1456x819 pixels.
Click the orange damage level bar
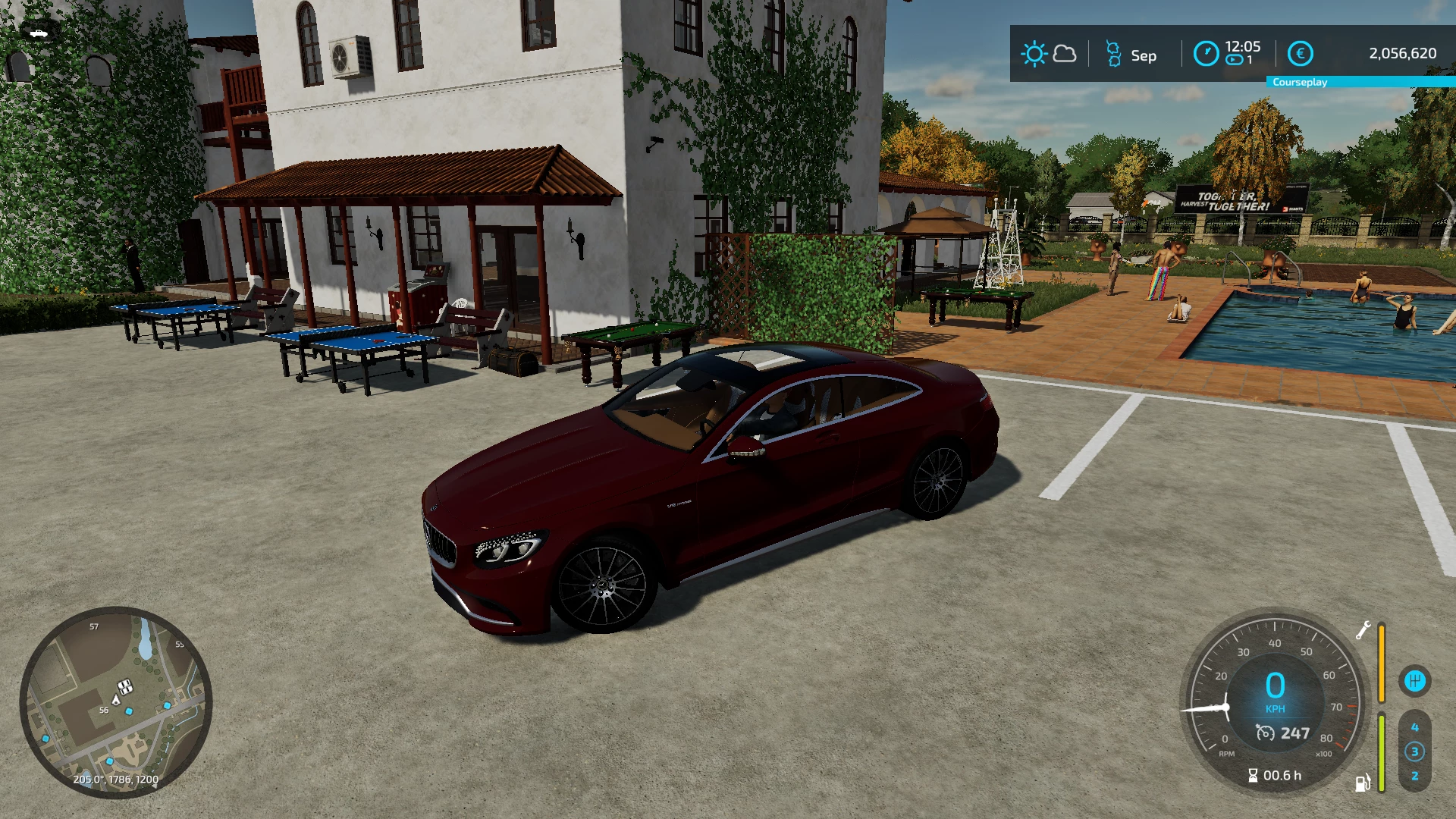coord(1382,662)
